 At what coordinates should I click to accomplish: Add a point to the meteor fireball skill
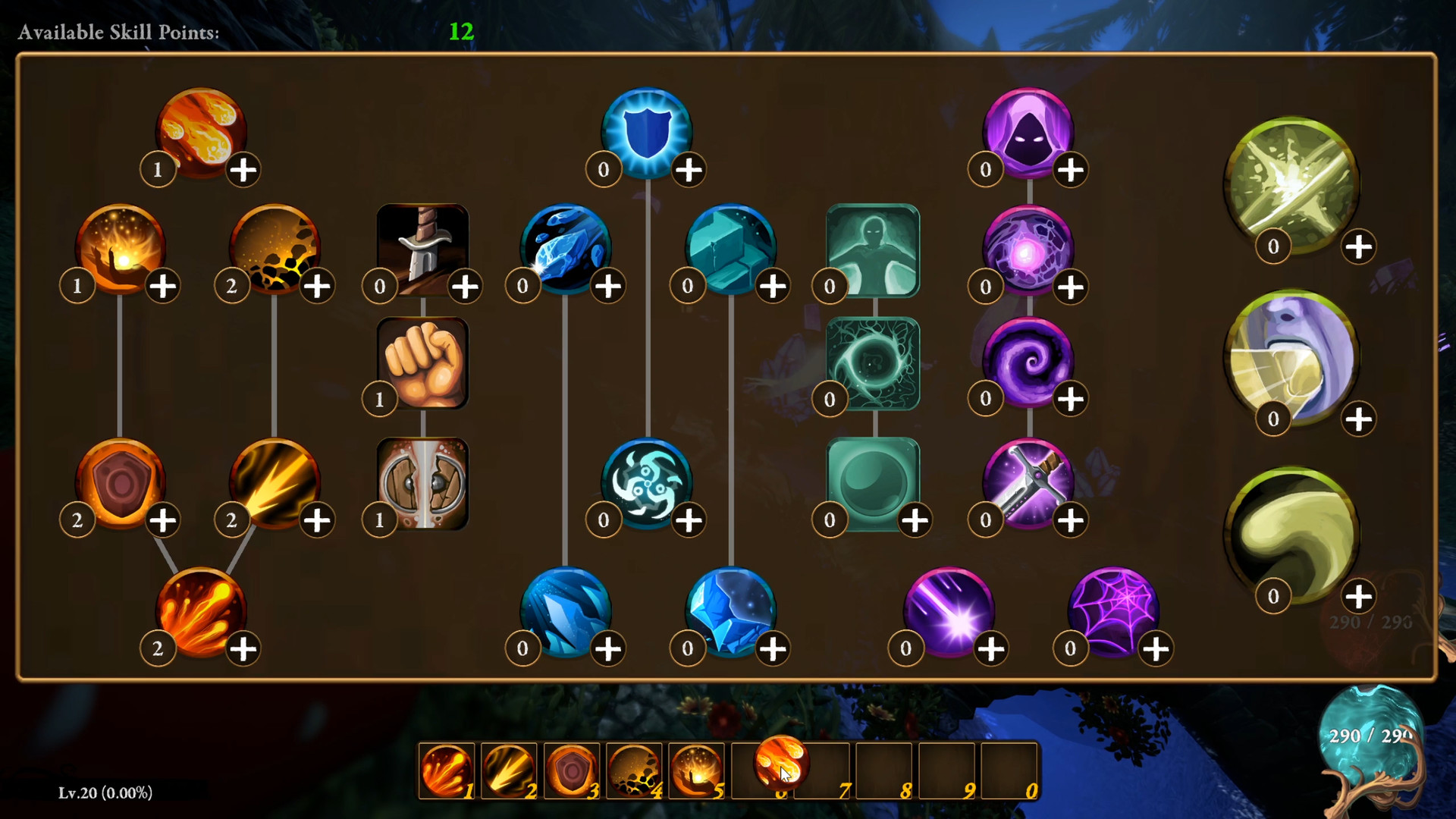(243, 170)
